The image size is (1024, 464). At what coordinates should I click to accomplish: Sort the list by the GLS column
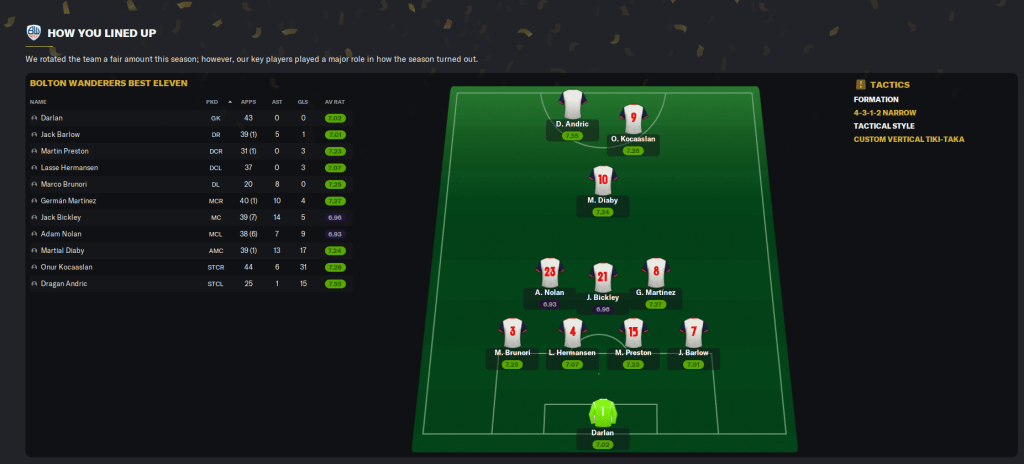[301, 102]
